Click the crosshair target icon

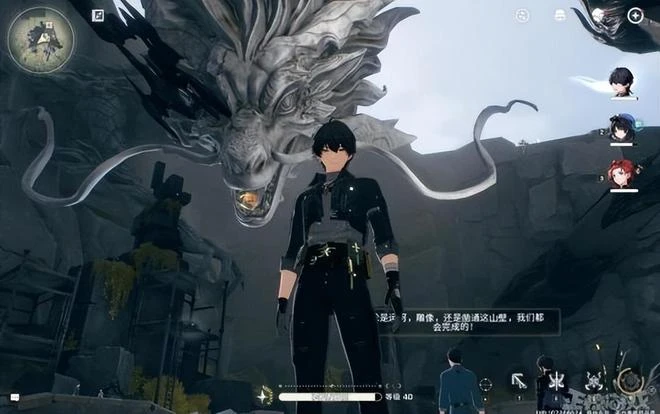point(485,383)
